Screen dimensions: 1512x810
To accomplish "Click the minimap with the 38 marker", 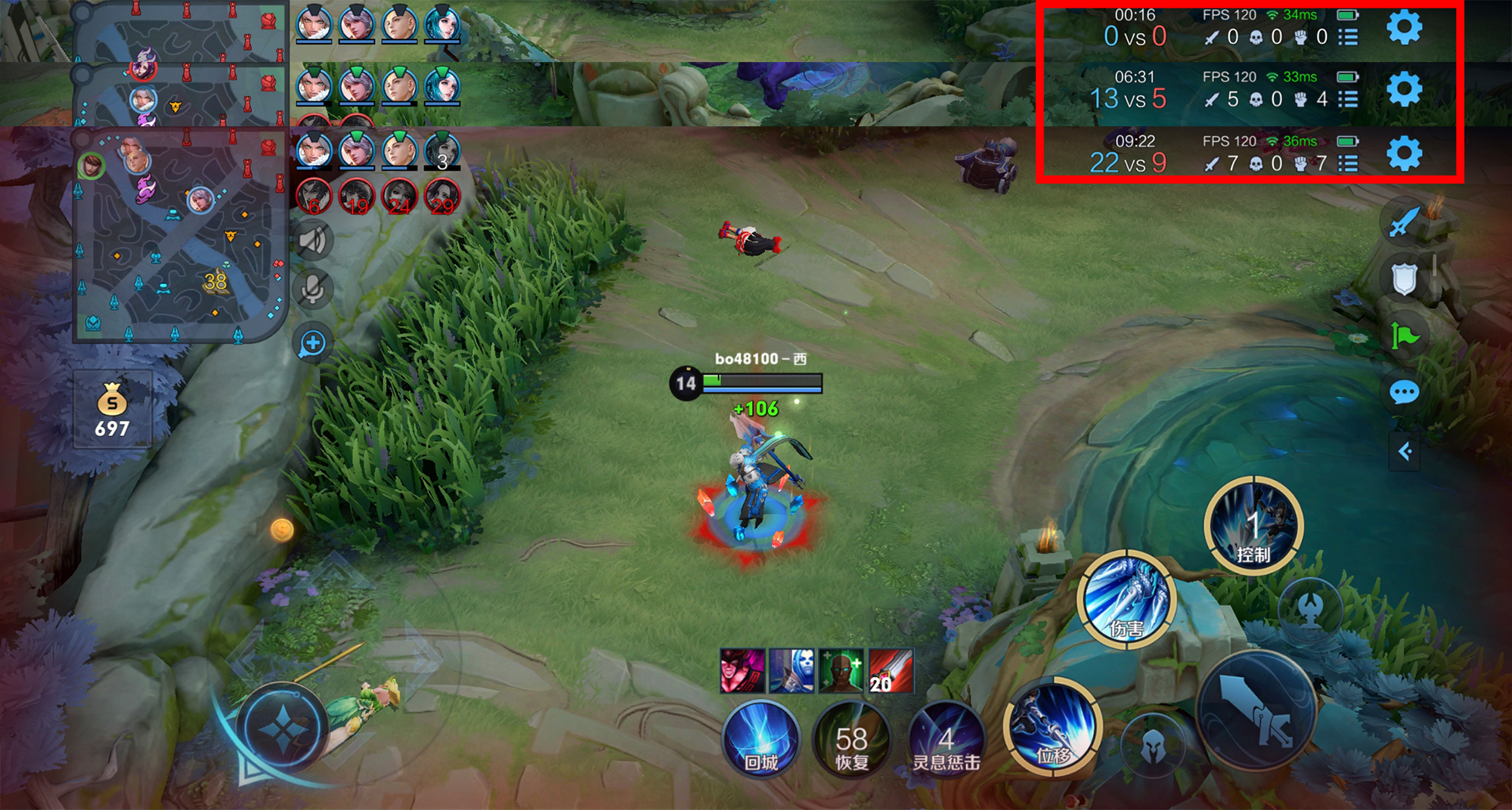I will pos(180,236).
